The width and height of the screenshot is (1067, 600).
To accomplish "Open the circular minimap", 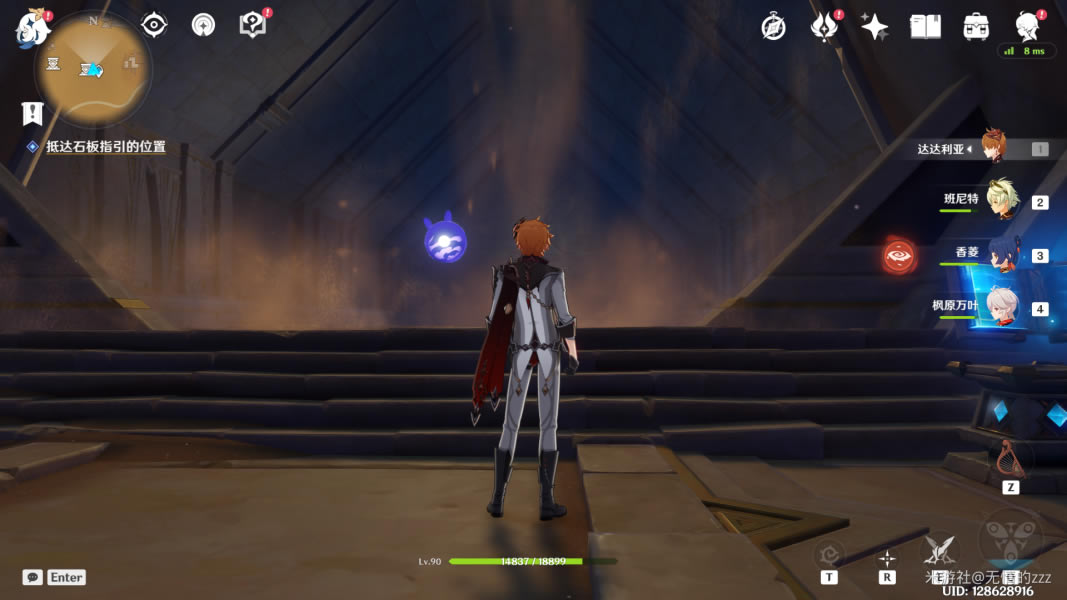I will click(x=93, y=68).
